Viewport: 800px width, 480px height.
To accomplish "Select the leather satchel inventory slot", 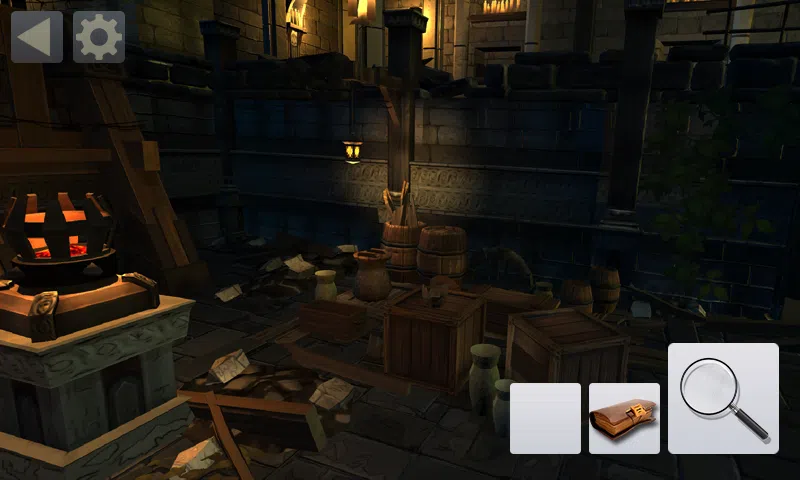I will click(x=624, y=418).
